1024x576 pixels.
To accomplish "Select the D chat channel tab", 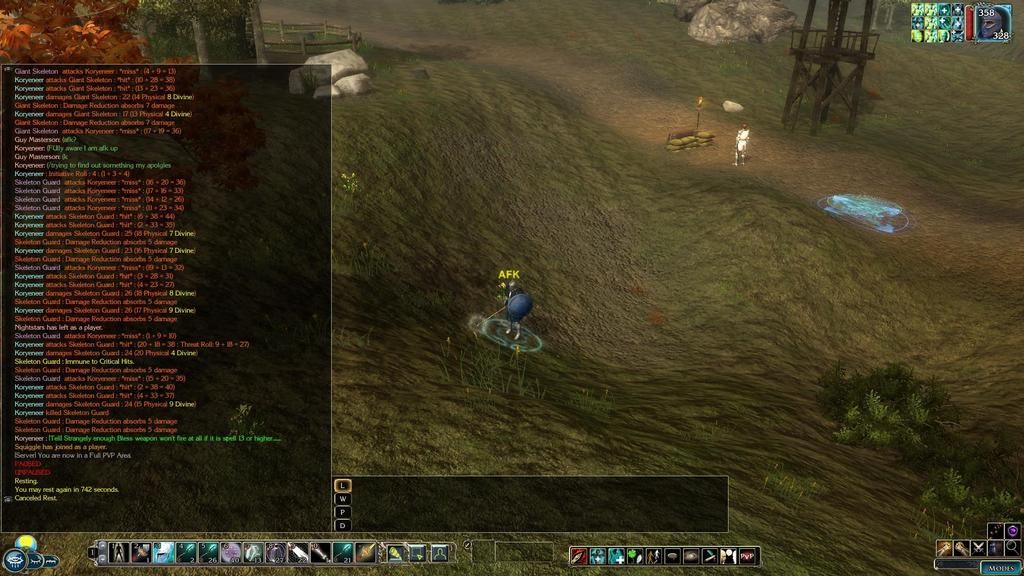I will [x=343, y=524].
